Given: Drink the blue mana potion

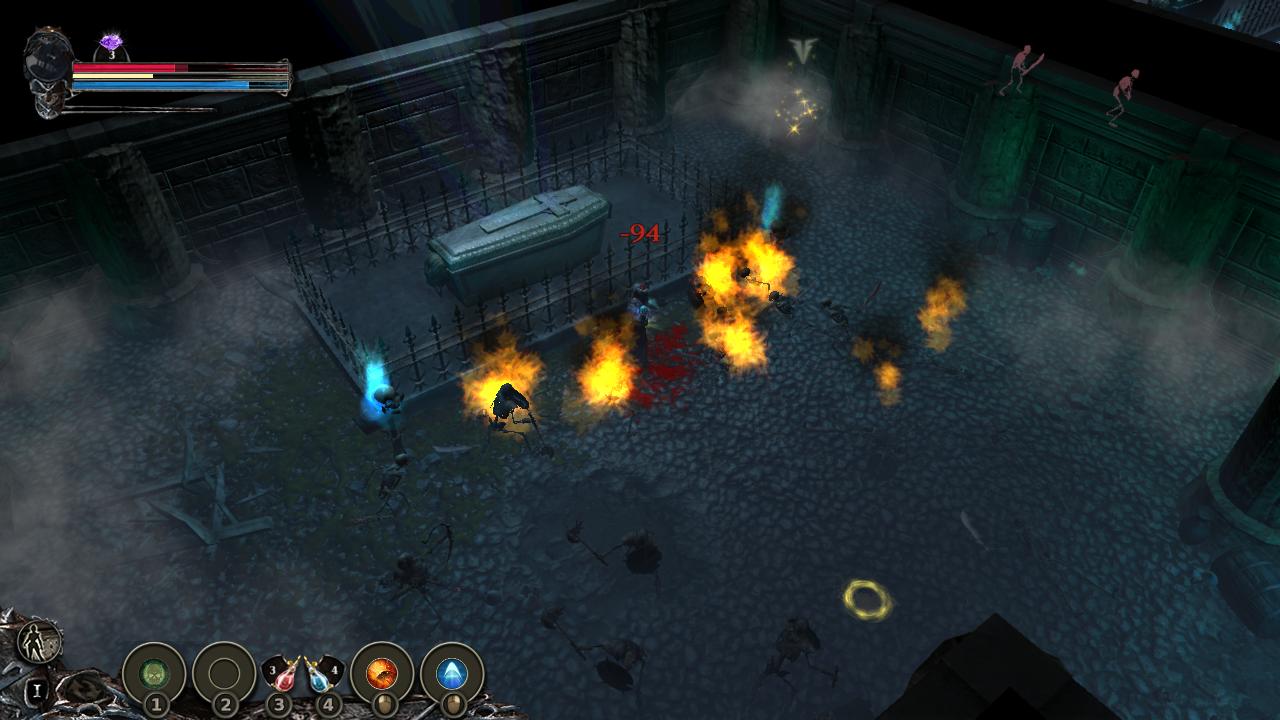Looking at the screenshot, I should pyautogui.click(x=320, y=675).
